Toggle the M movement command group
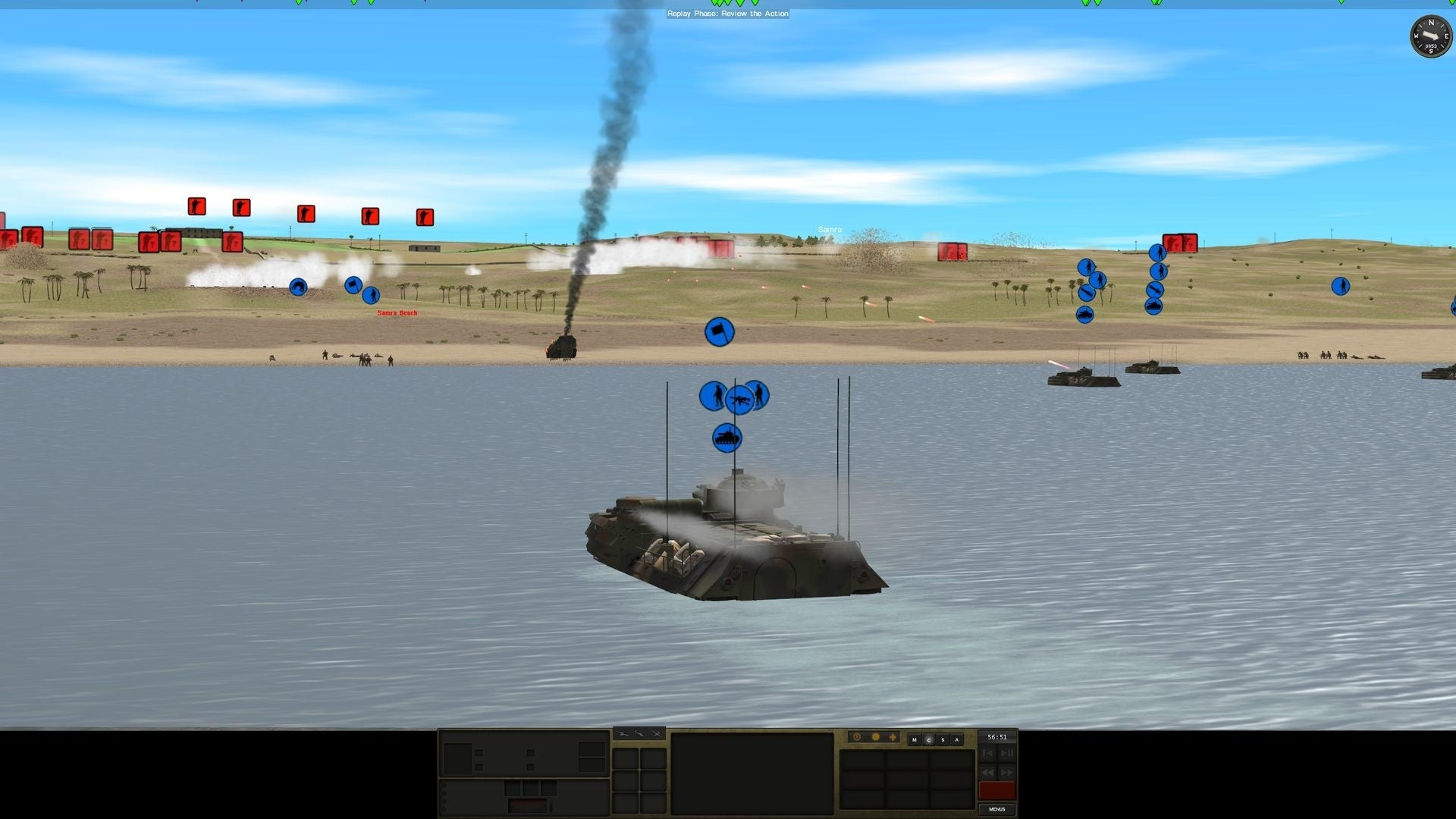The height and width of the screenshot is (819, 1456). pos(915,740)
